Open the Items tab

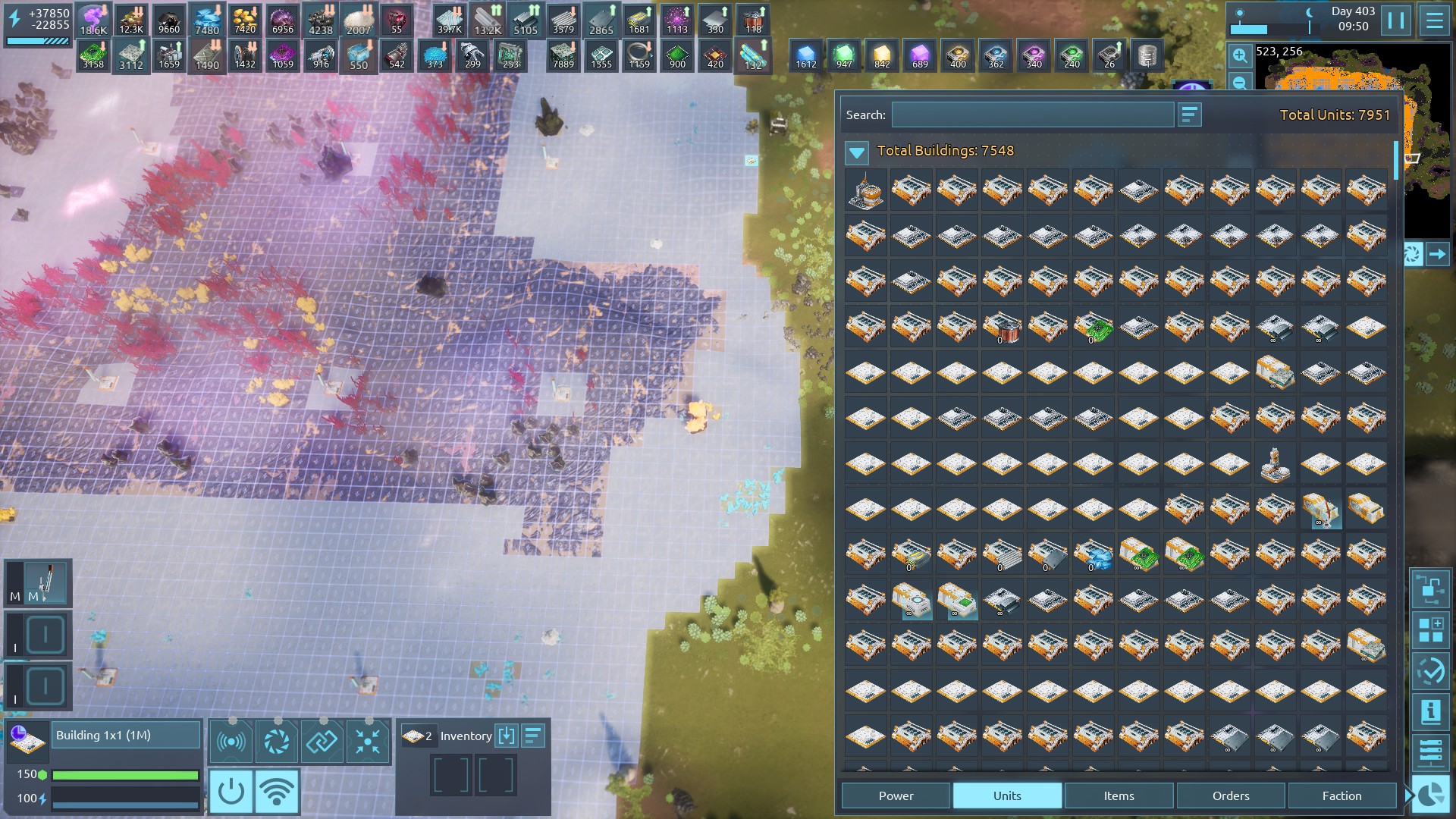coord(1119,795)
